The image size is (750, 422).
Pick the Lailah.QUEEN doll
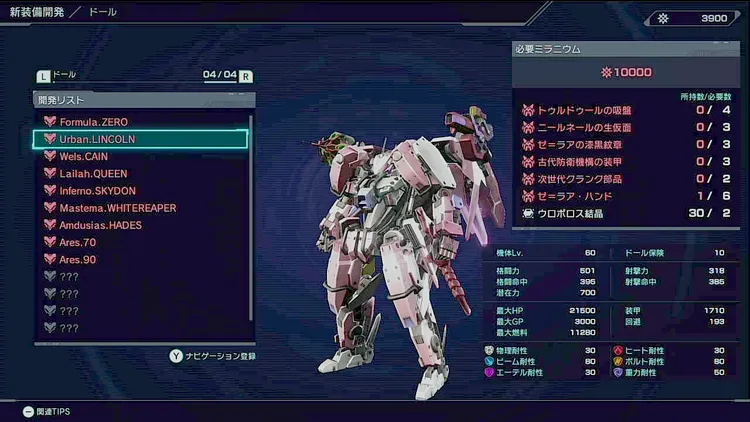coord(94,173)
